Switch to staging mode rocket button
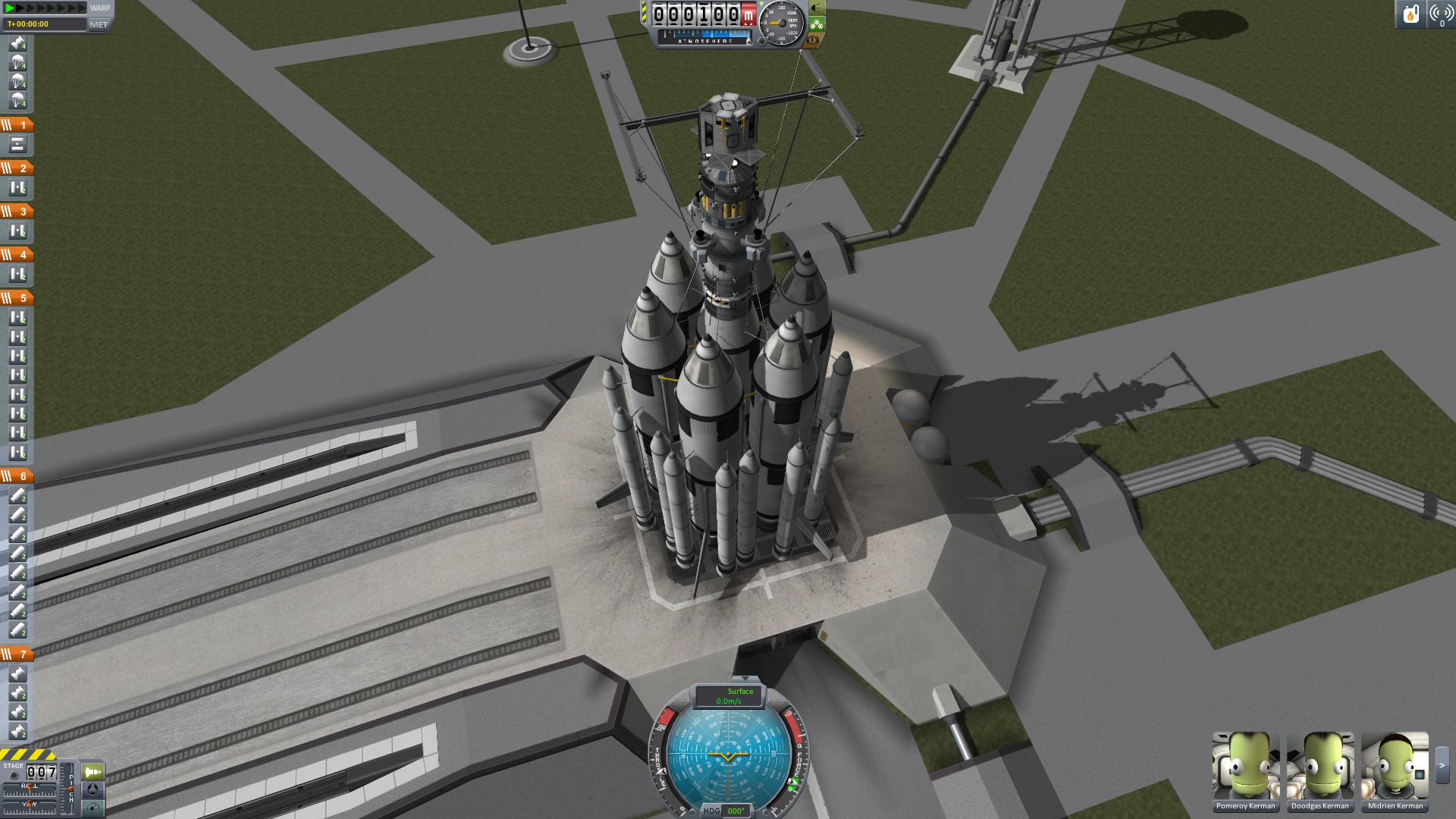The height and width of the screenshot is (819, 1456). (x=93, y=772)
